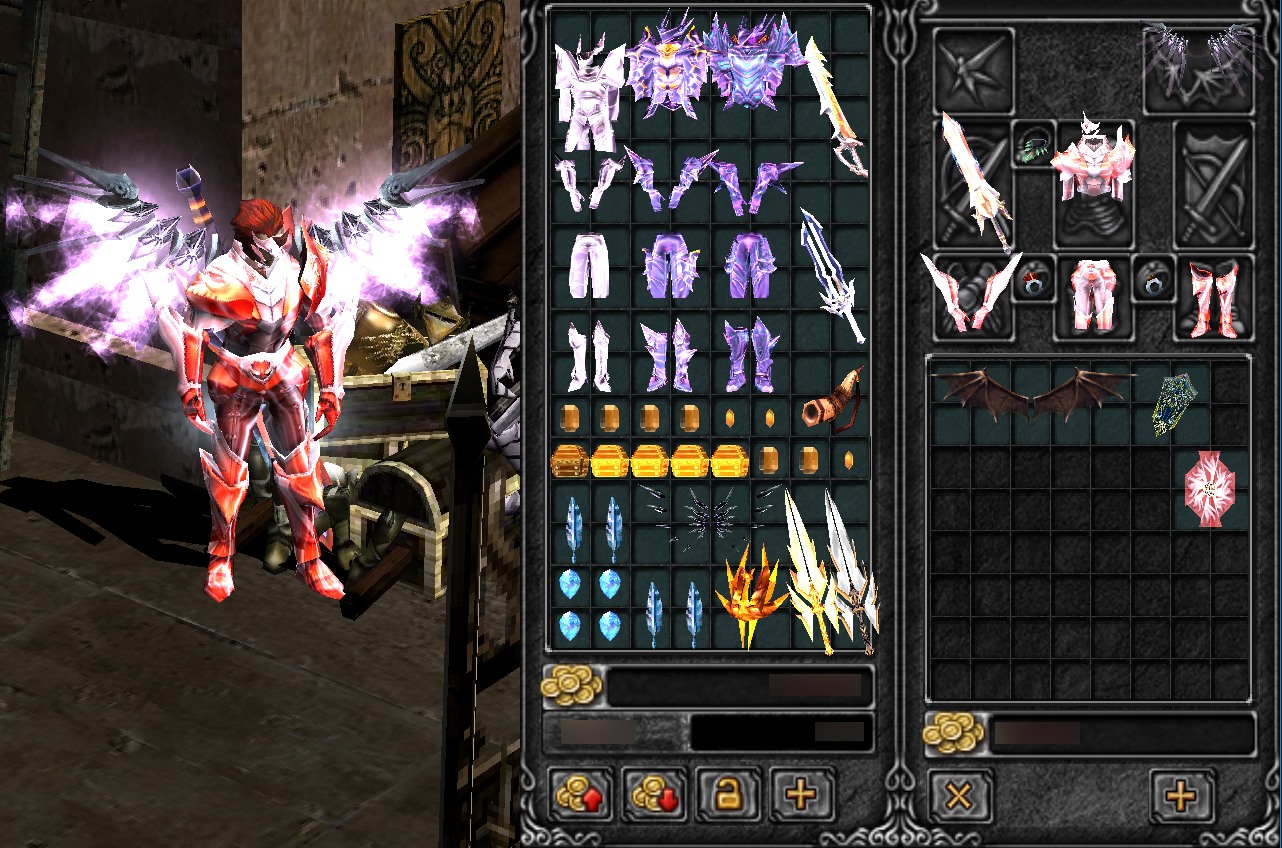Click the equipped sword weapon slot

pos(973,181)
